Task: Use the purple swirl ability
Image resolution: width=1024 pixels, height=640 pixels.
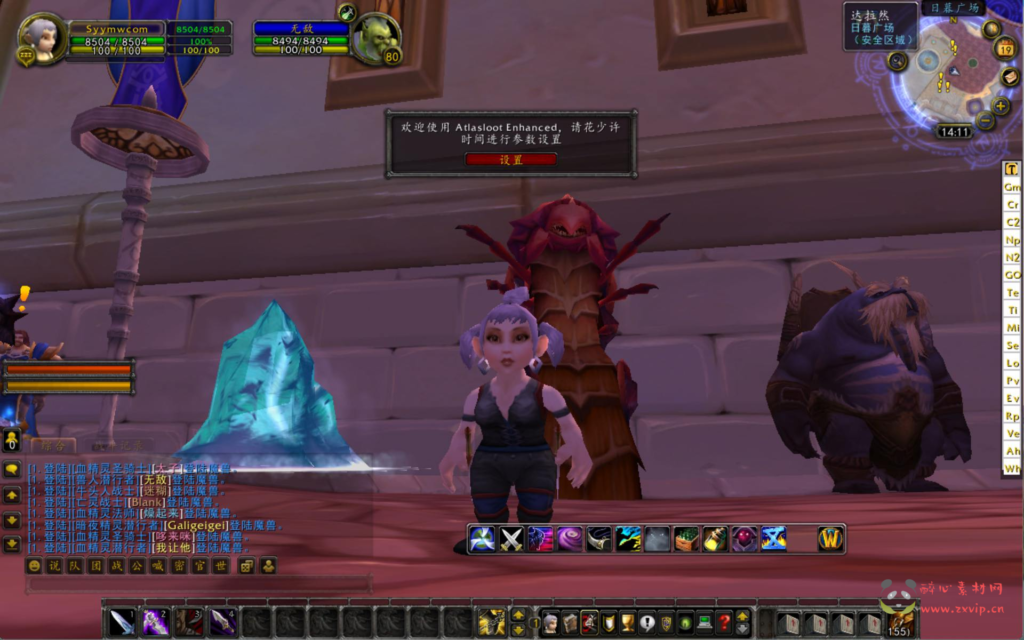Action: (570, 539)
